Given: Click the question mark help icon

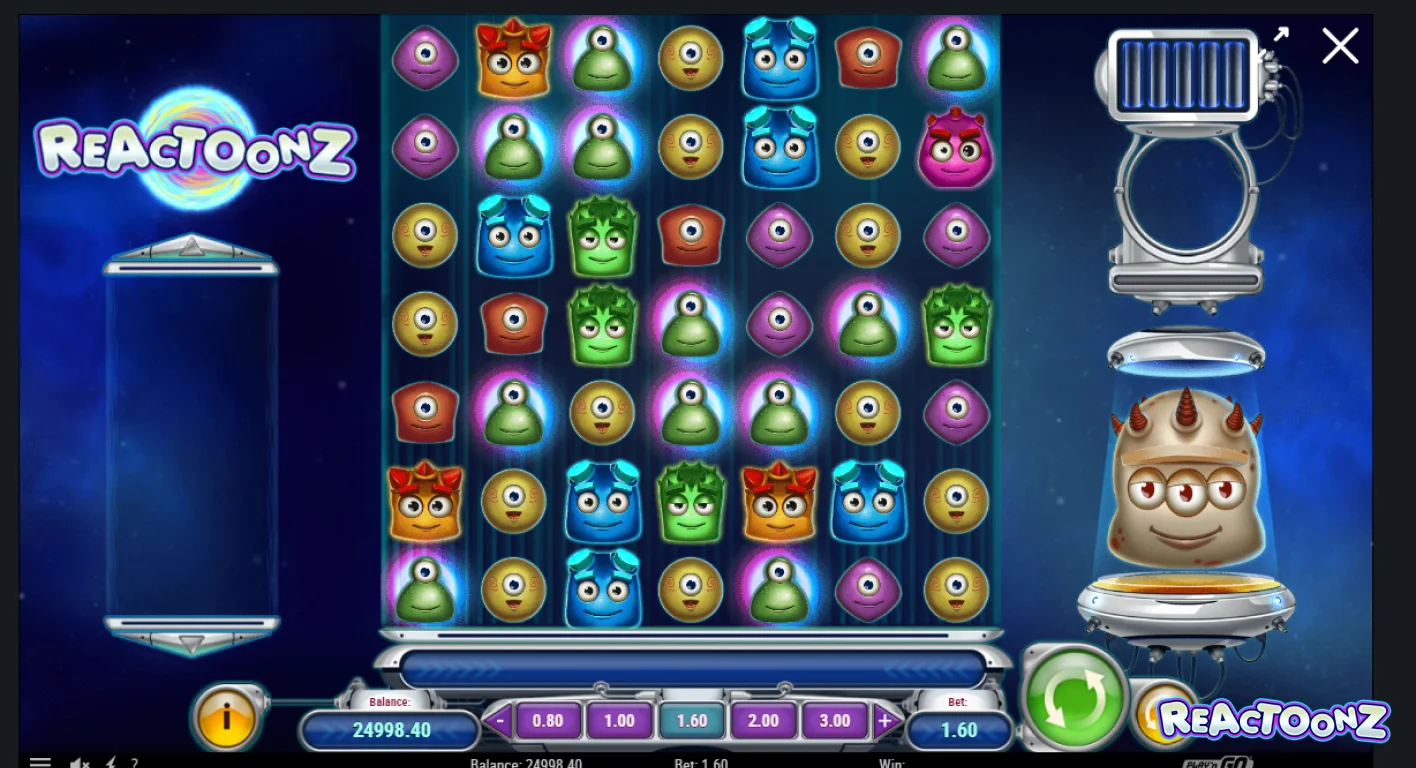Looking at the screenshot, I should [135, 763].
